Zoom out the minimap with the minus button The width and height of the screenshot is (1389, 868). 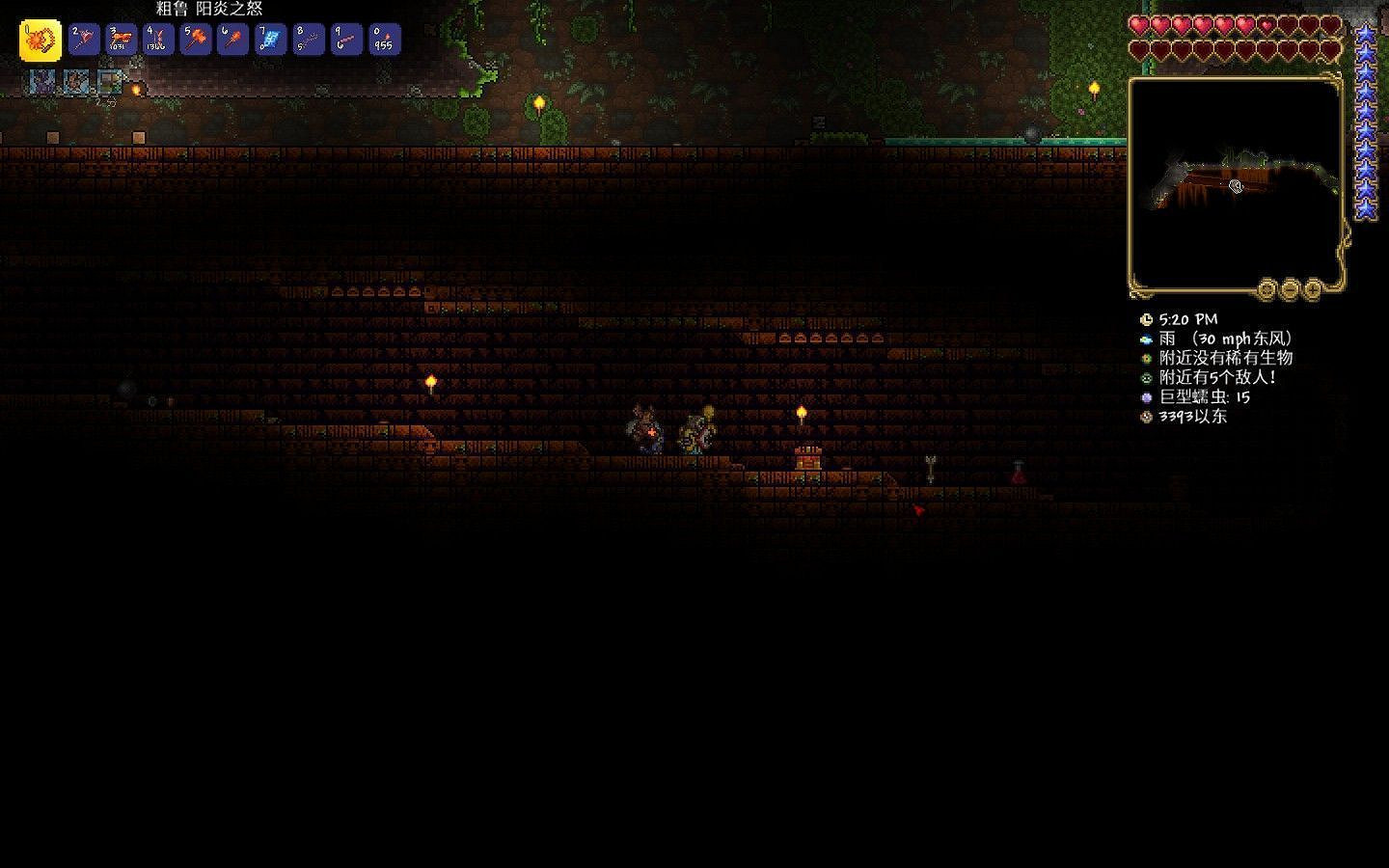1290,291
